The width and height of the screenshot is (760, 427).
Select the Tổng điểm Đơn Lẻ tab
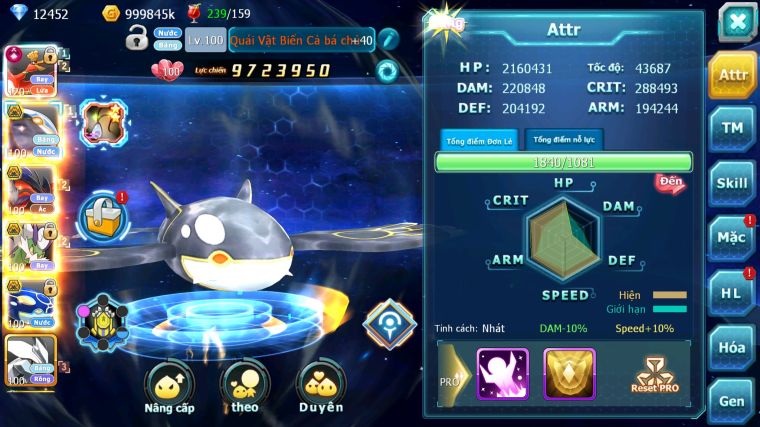[479, 140]
